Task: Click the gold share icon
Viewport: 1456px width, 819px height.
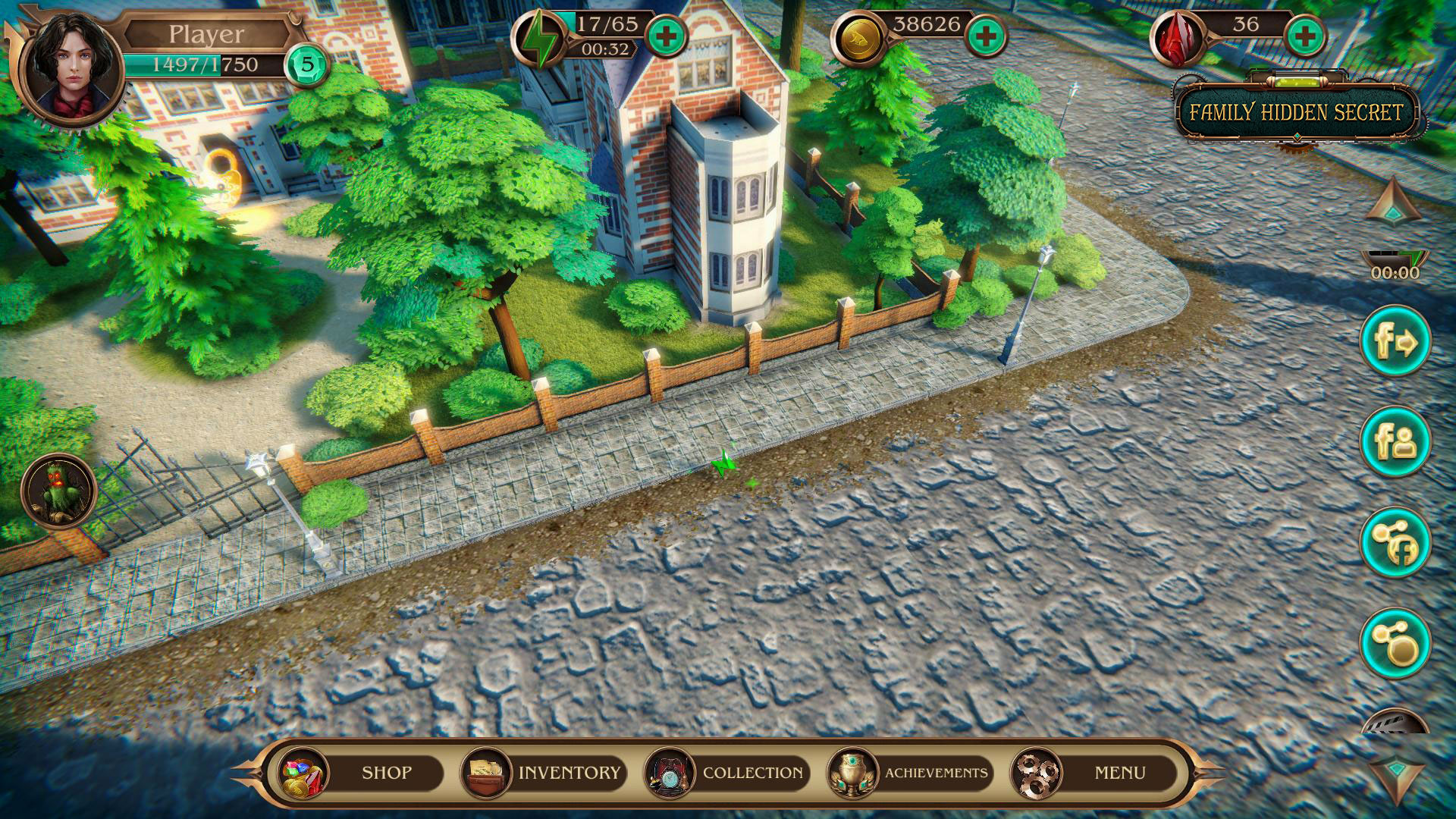Action: (1395, 643)
